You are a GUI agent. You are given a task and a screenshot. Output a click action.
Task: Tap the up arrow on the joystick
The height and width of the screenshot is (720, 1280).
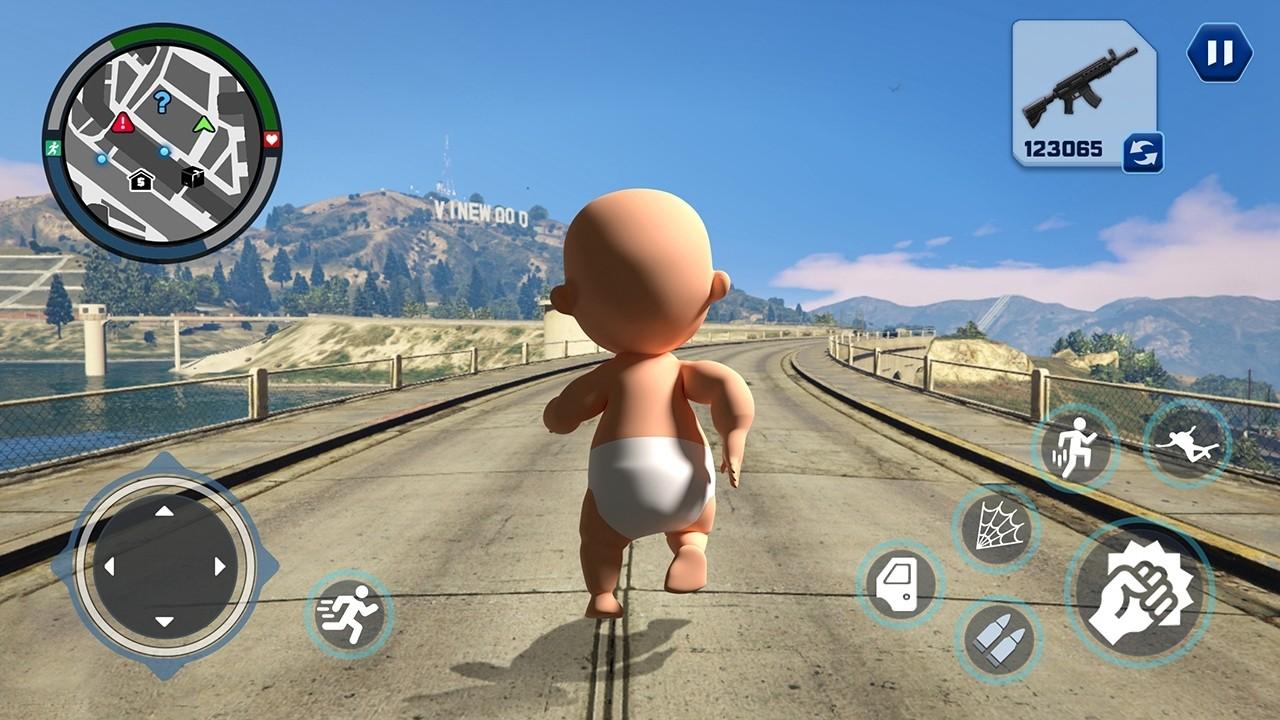pyautogui.click(x=165, y=511)
